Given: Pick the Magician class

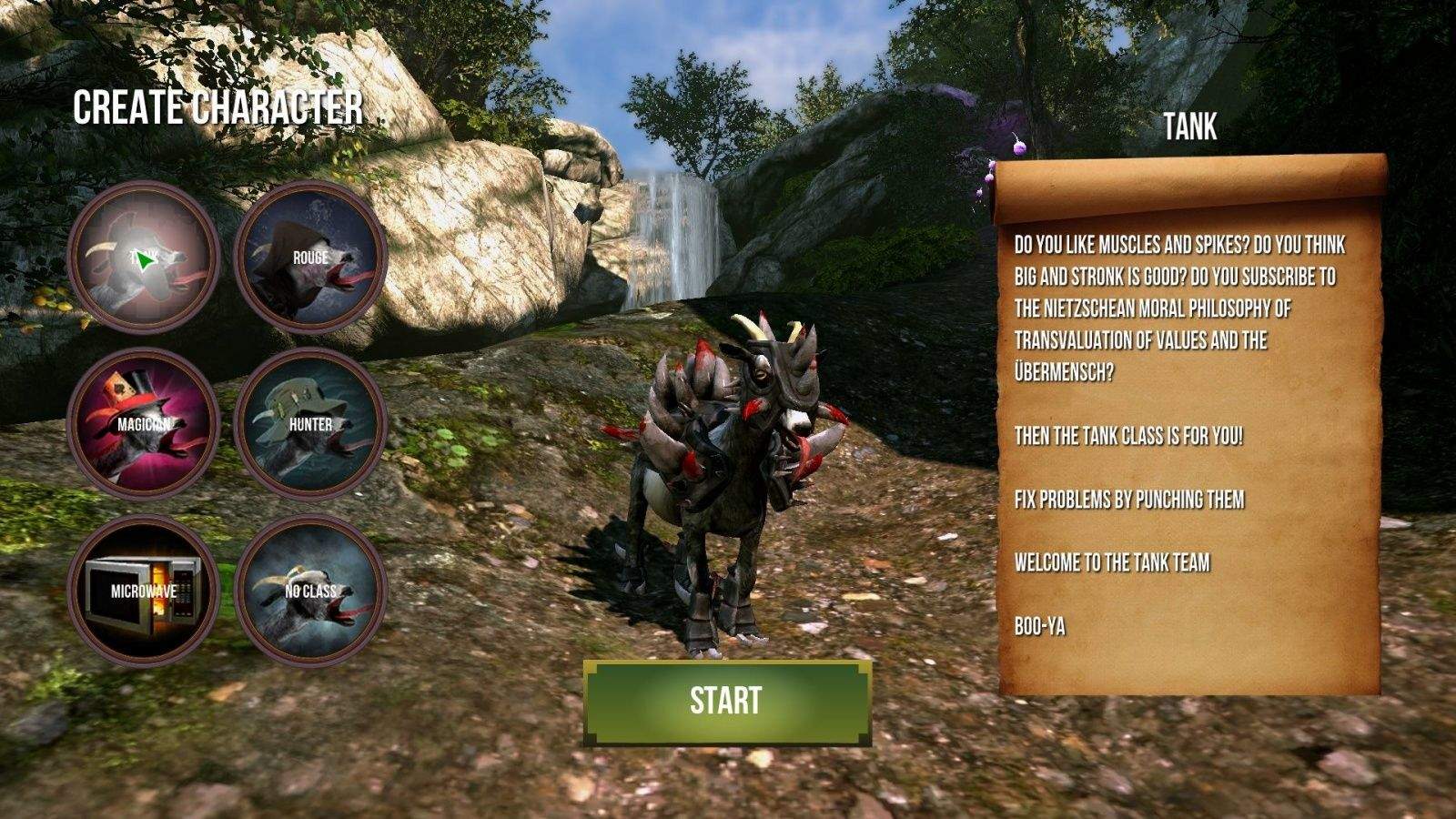Looking at the screenshot, I should [144, 424].
